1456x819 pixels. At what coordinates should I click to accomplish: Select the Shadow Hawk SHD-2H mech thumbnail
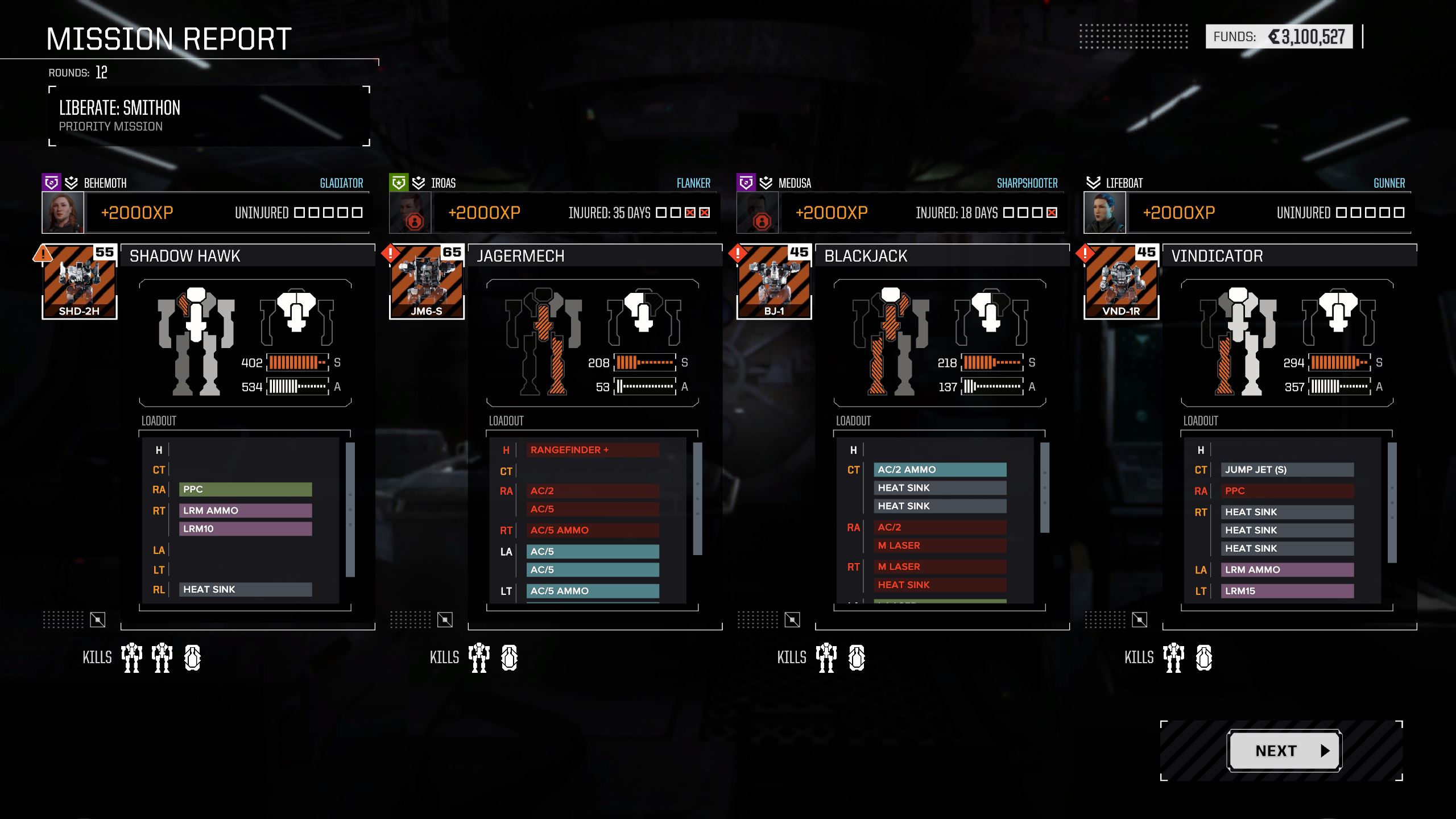pyautogui.click(x=80, y=282)
